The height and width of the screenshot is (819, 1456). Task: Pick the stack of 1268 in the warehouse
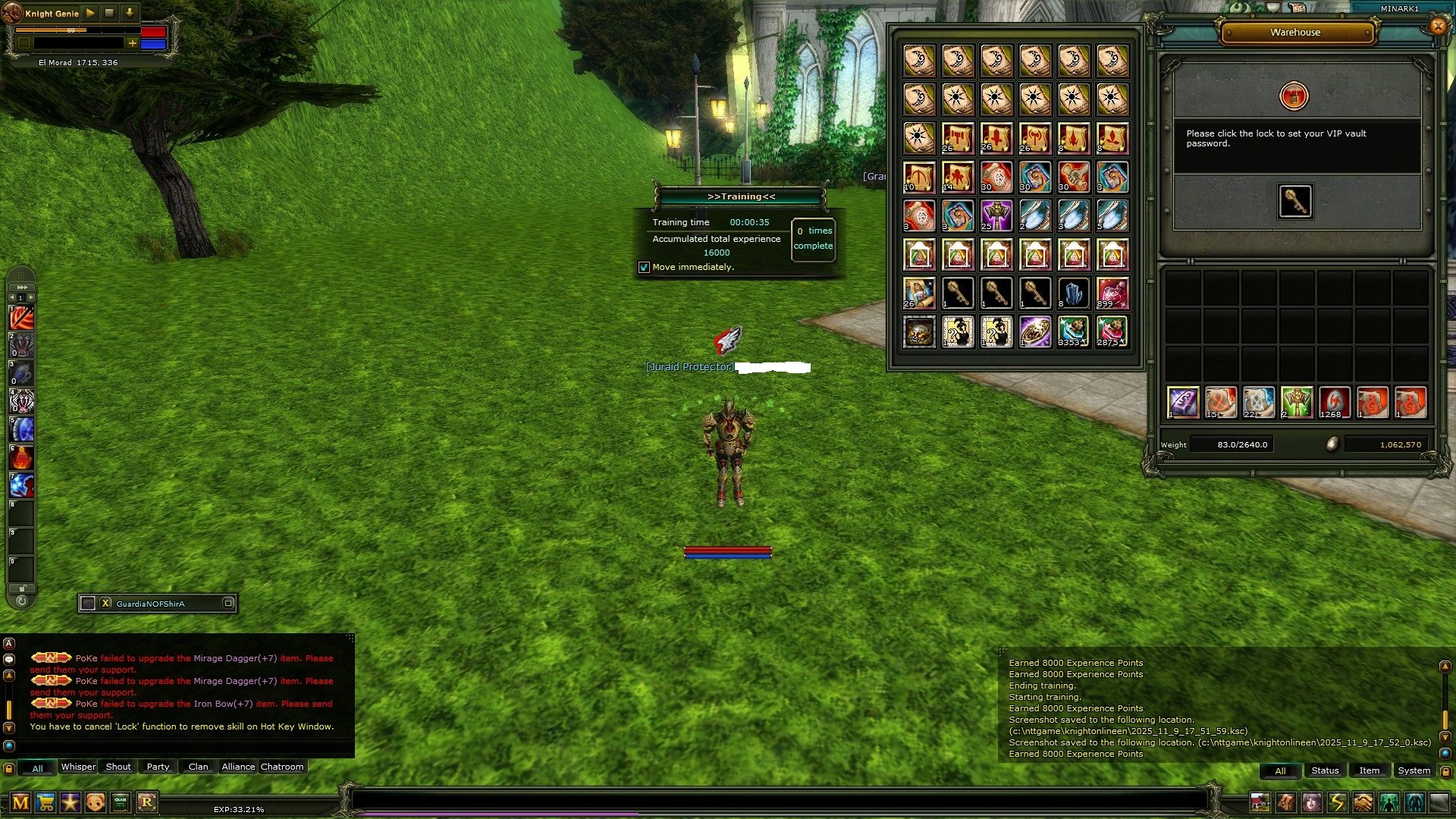[1334, 403]
